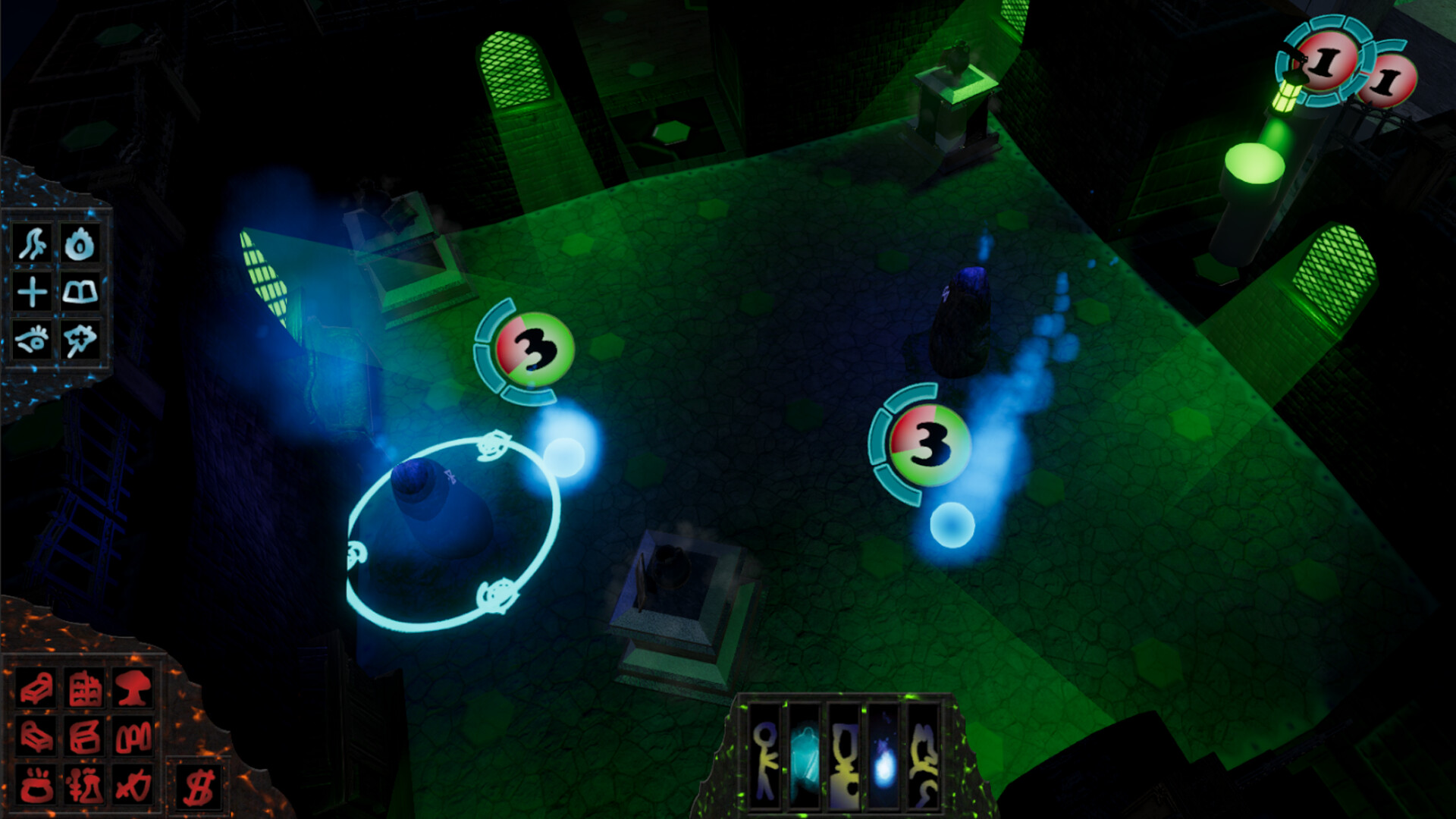Select the potion flask icon in the red panel
Screen dimensions: 1456x819
pos(83,786)
